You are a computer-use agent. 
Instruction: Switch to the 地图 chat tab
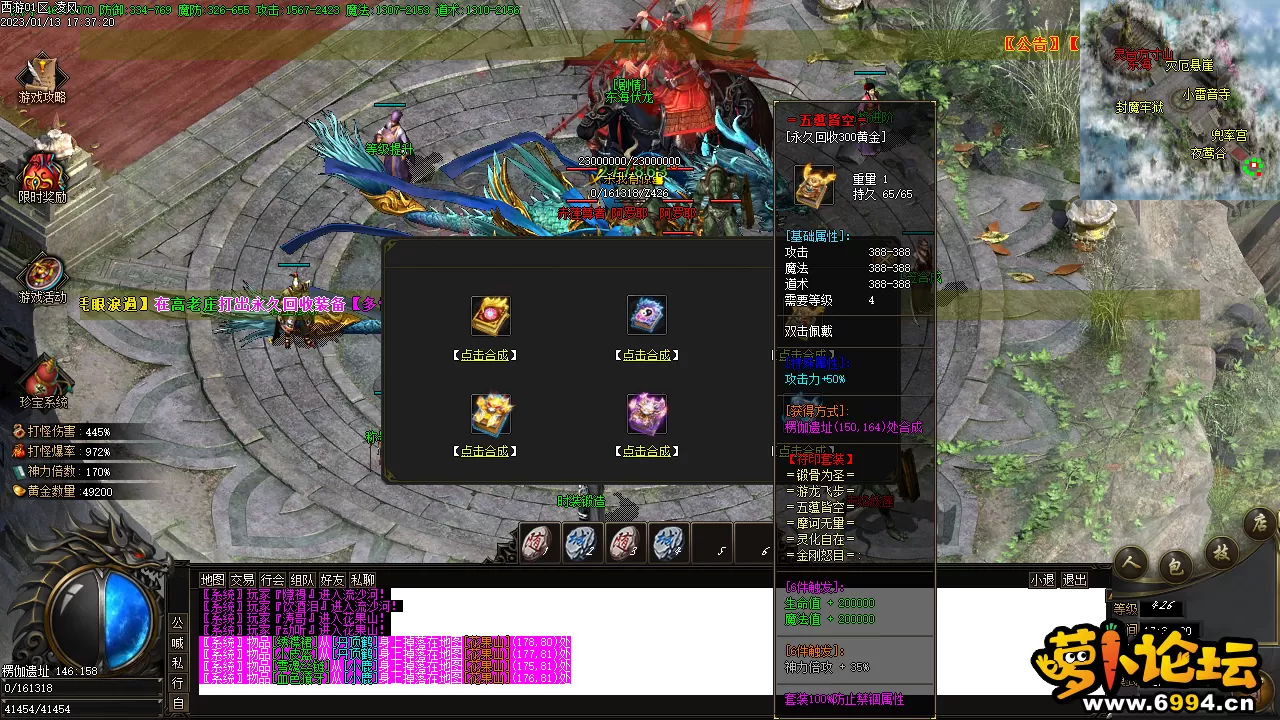click(212, 580)
